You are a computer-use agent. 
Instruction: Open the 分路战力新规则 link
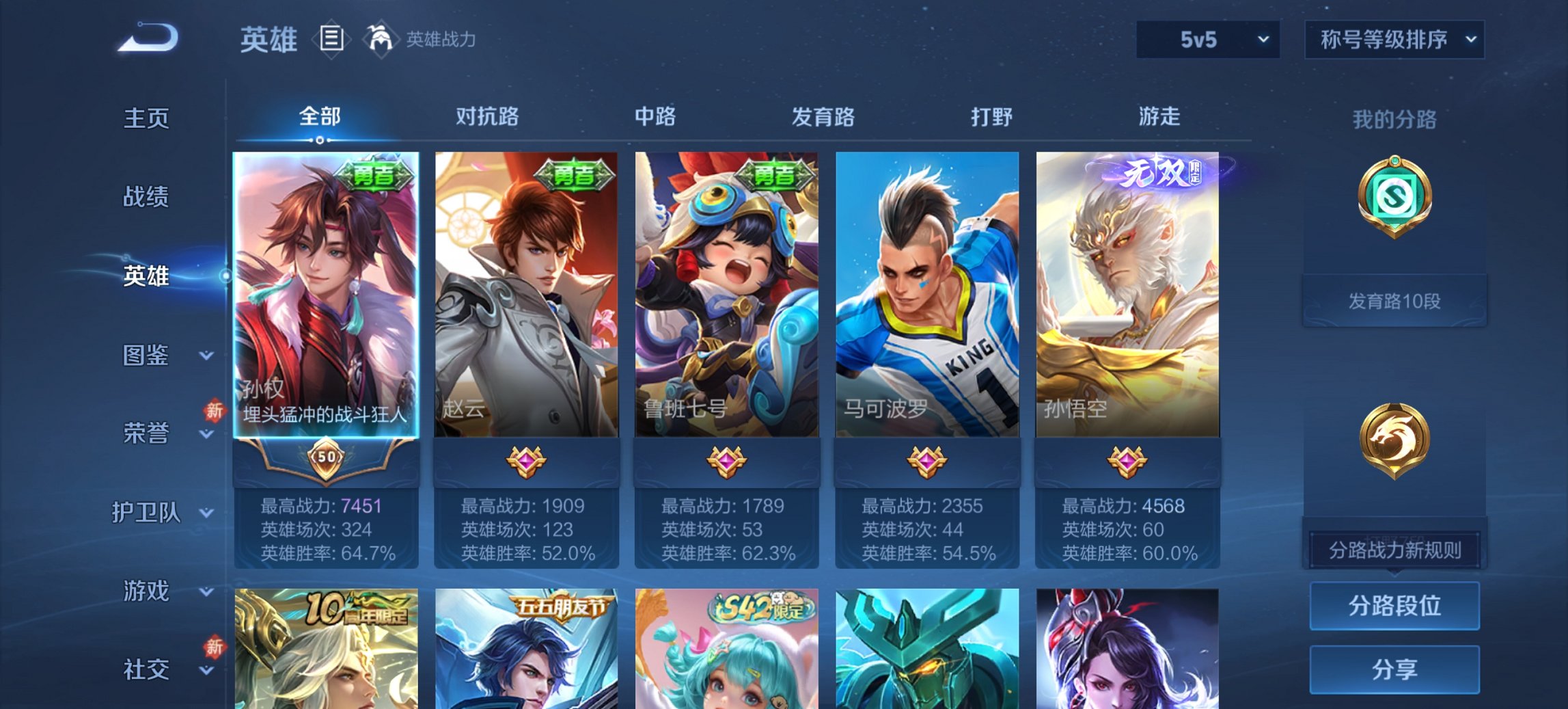click(1394, 550)
